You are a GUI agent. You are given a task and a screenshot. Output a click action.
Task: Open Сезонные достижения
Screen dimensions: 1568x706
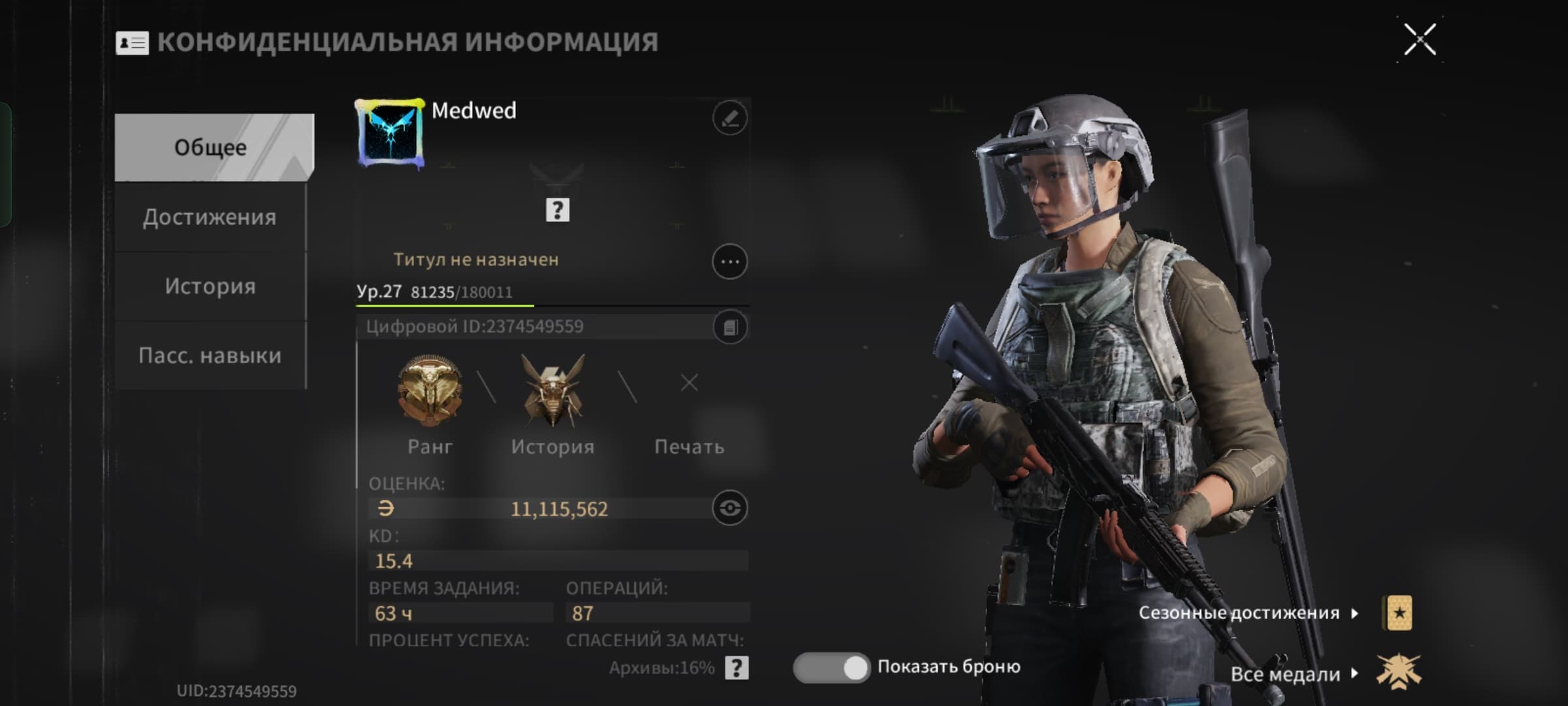coord(1248,613)
